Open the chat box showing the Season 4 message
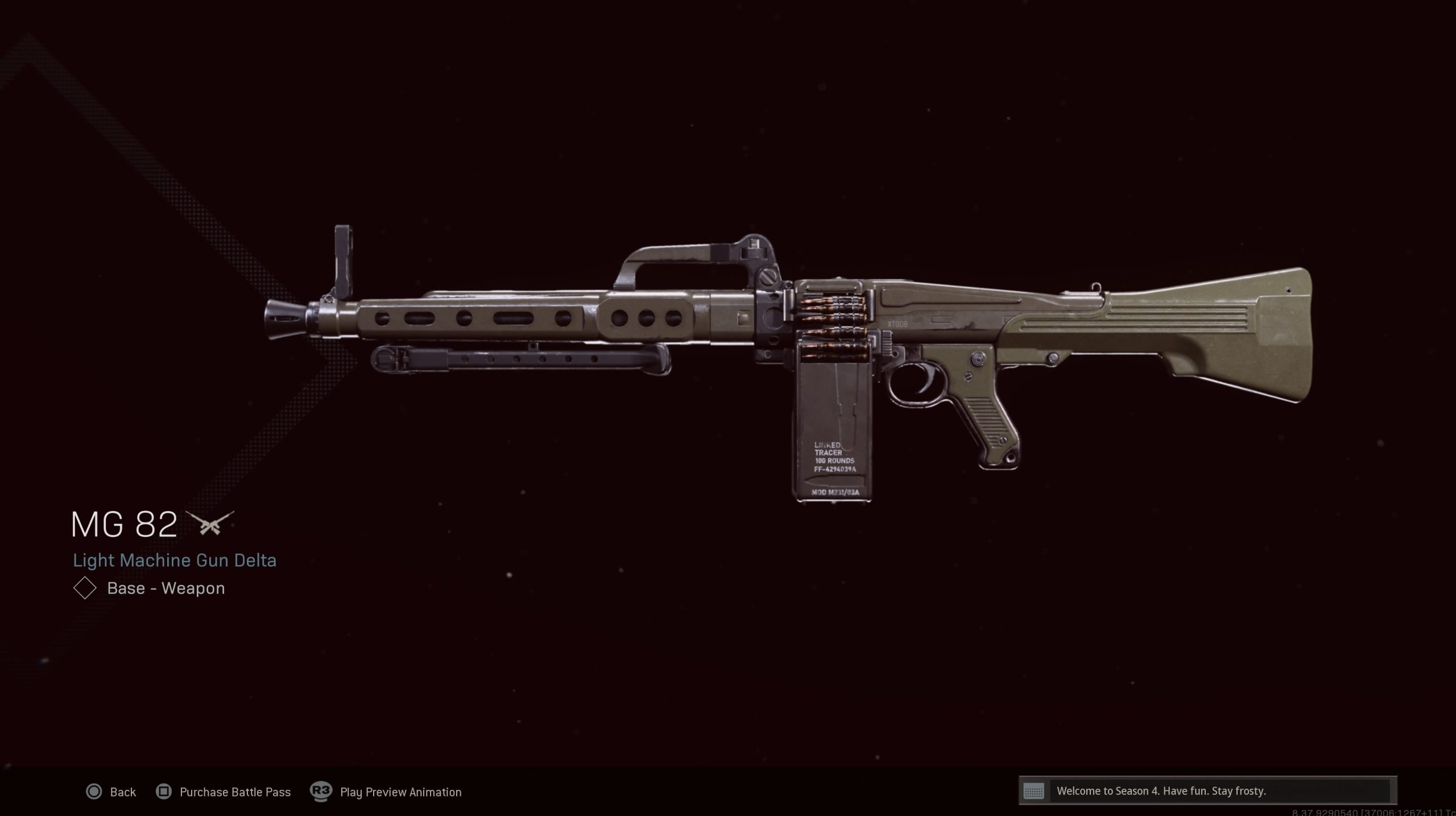 point(1207,791)
